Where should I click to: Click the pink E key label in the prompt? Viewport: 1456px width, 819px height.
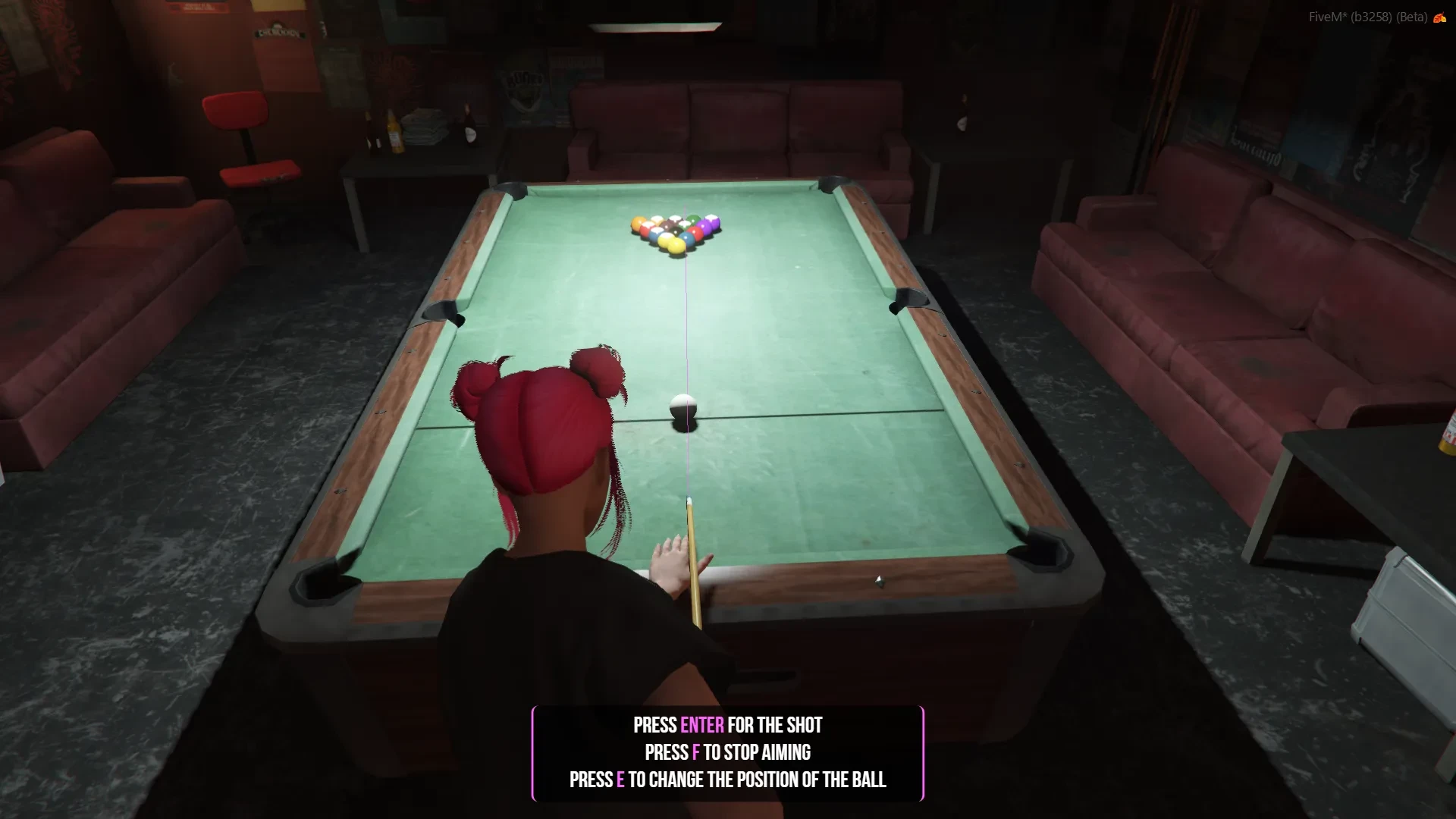[x=620, y=780]
